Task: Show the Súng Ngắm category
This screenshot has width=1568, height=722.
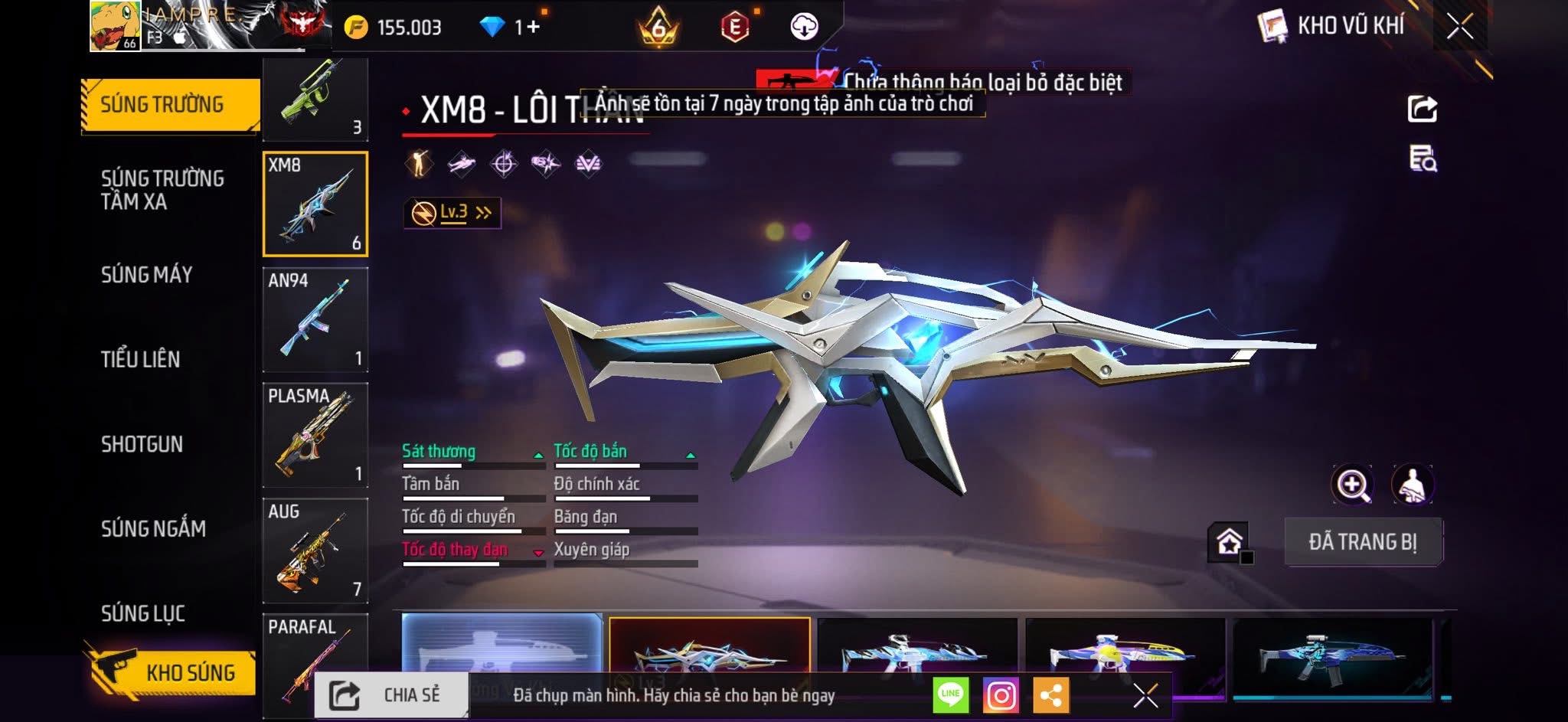Action: [x=153, y=528]
